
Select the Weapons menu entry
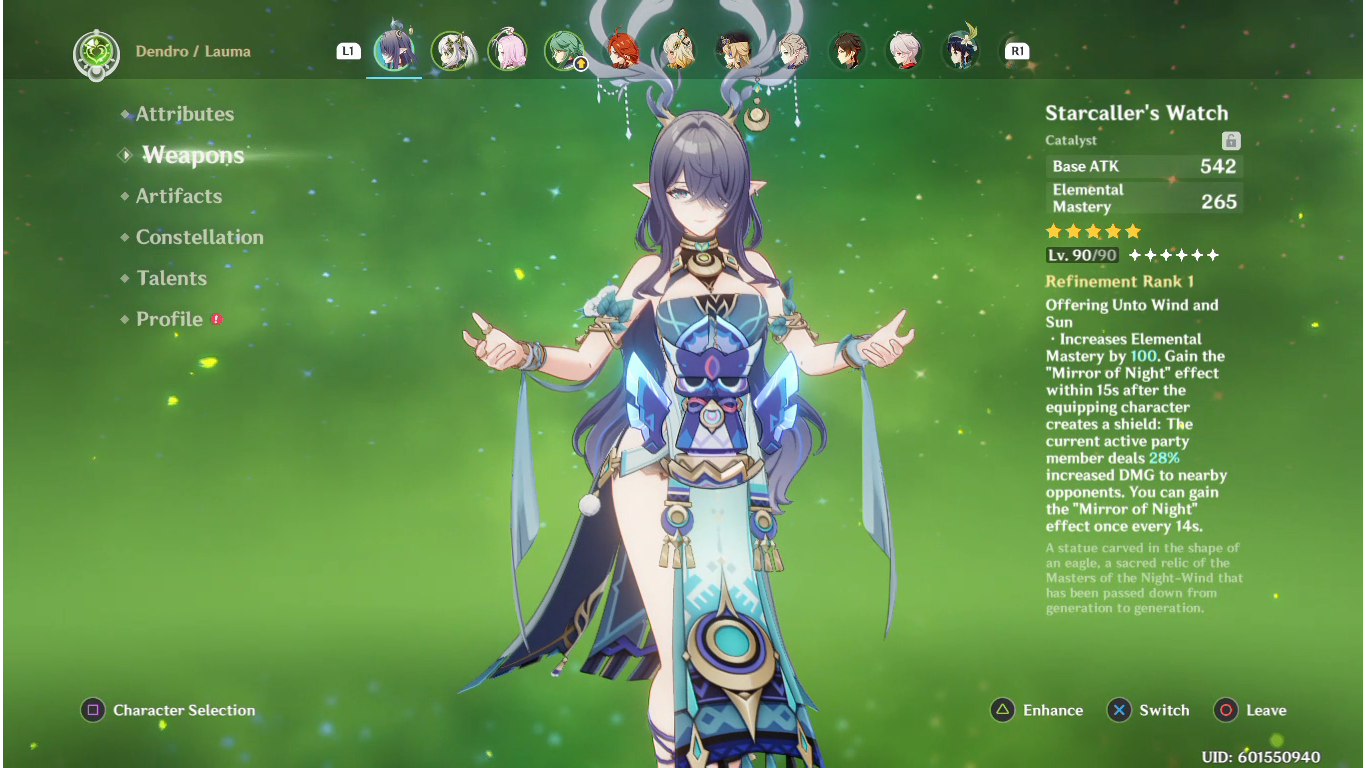[x=193, y=155]
